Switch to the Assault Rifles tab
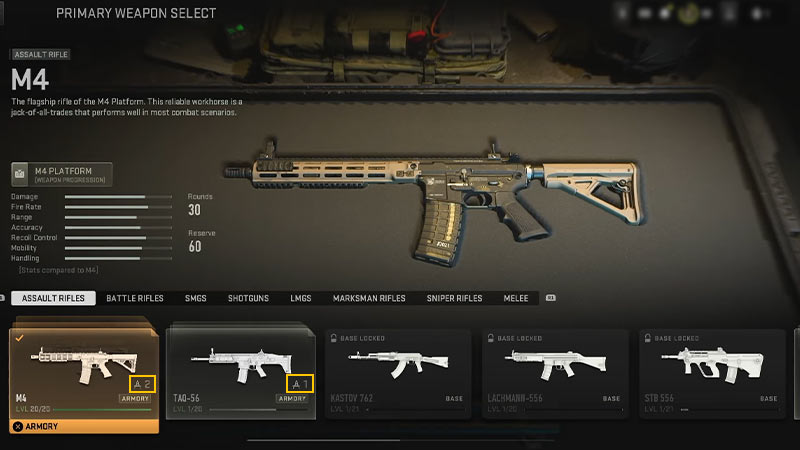The width and height of the screenshot is (800, 450). click(x=54, y=298)
